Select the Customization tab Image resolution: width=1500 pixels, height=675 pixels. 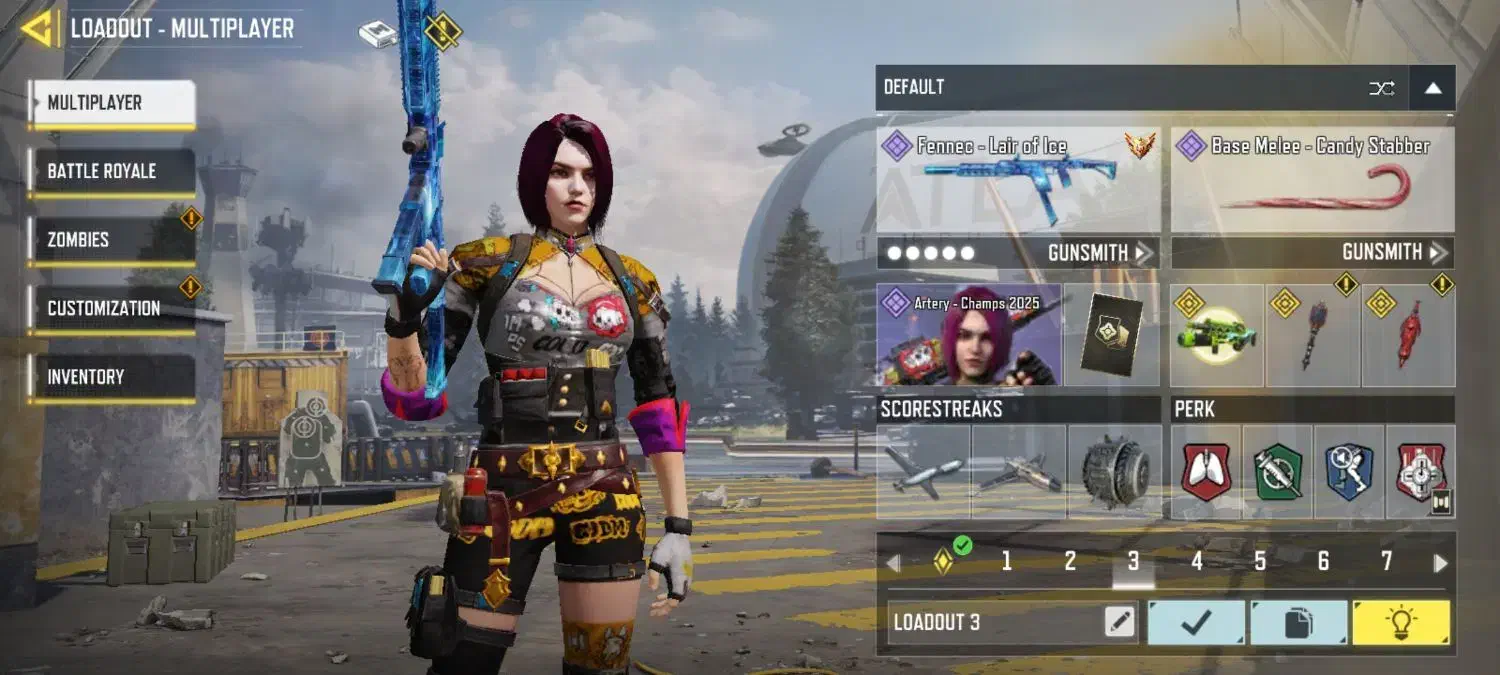110,308
